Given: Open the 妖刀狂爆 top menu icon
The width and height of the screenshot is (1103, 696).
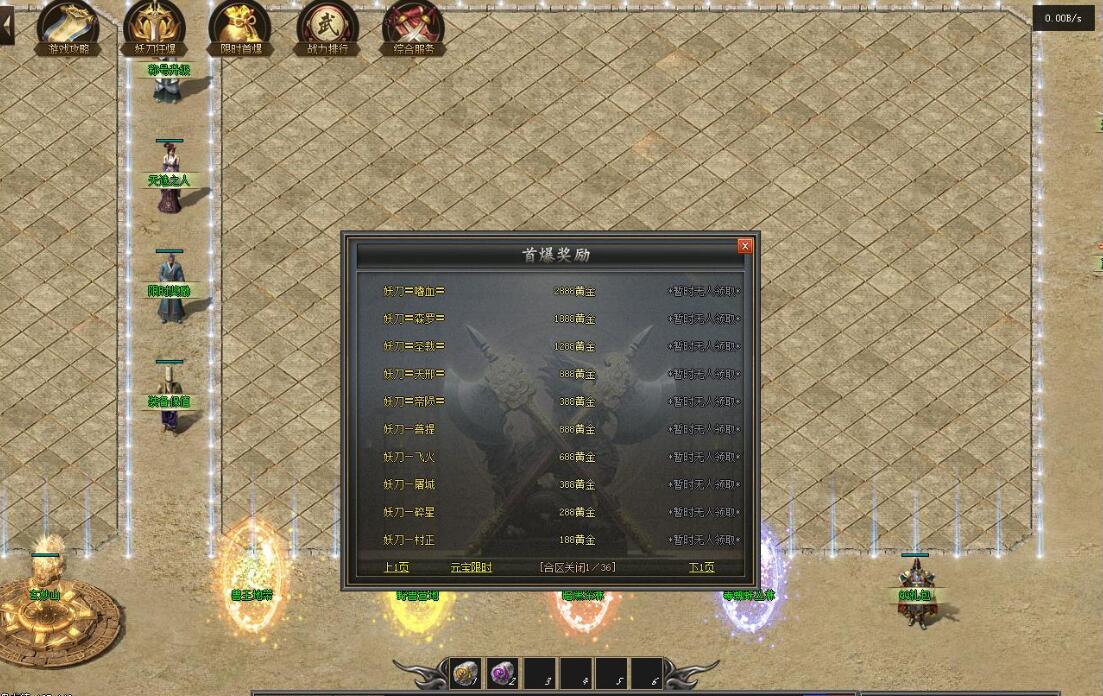Looking at the screenshot, I should [x=154, y=25].
